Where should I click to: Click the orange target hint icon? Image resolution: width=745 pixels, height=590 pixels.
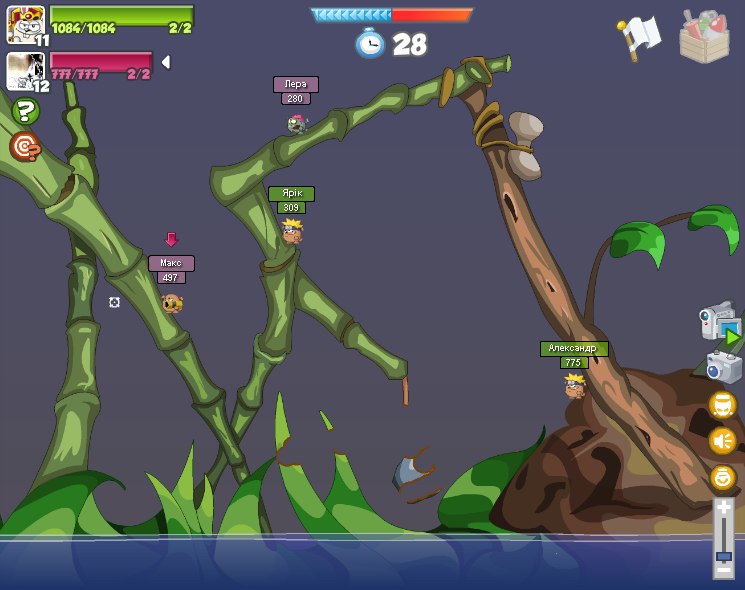25,147
